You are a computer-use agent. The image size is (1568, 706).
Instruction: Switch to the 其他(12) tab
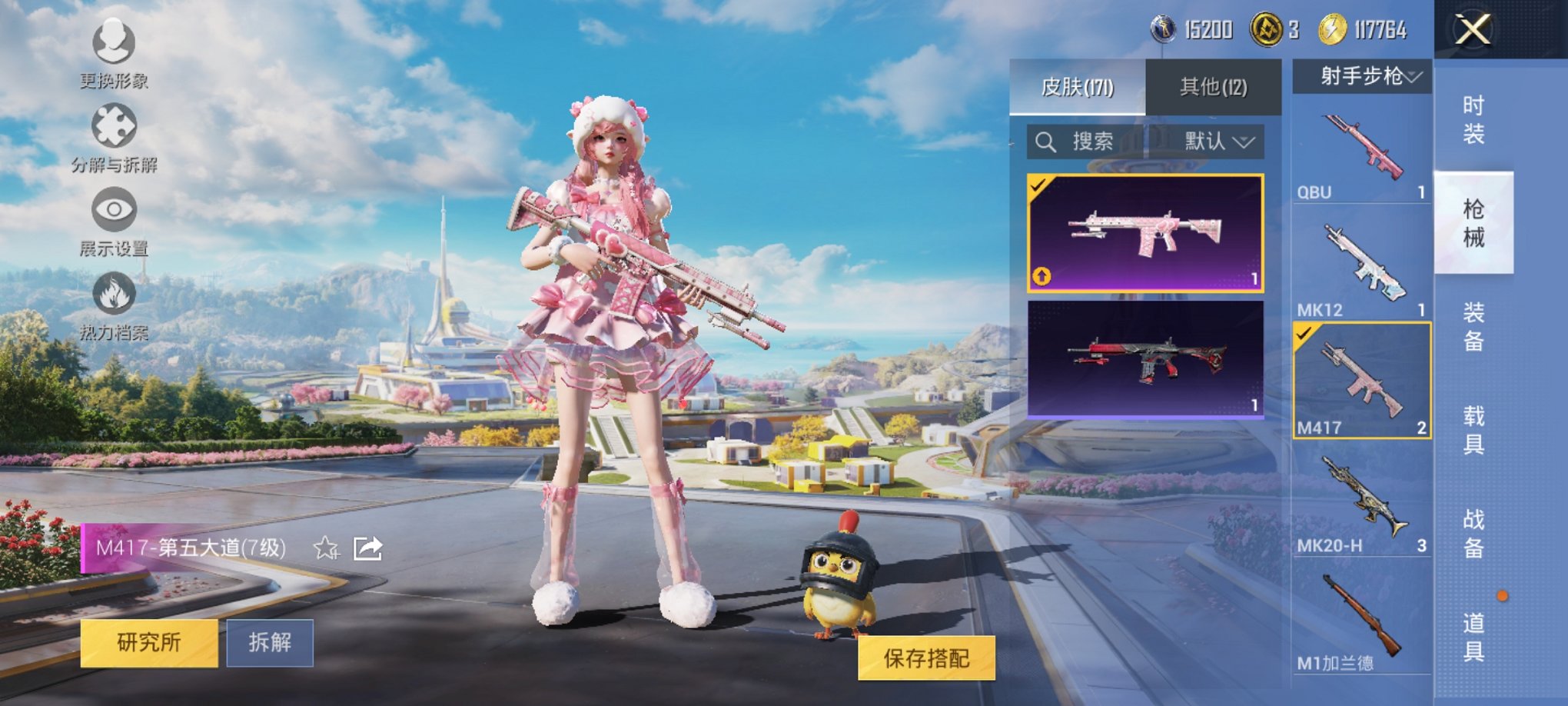point(1214,87)
